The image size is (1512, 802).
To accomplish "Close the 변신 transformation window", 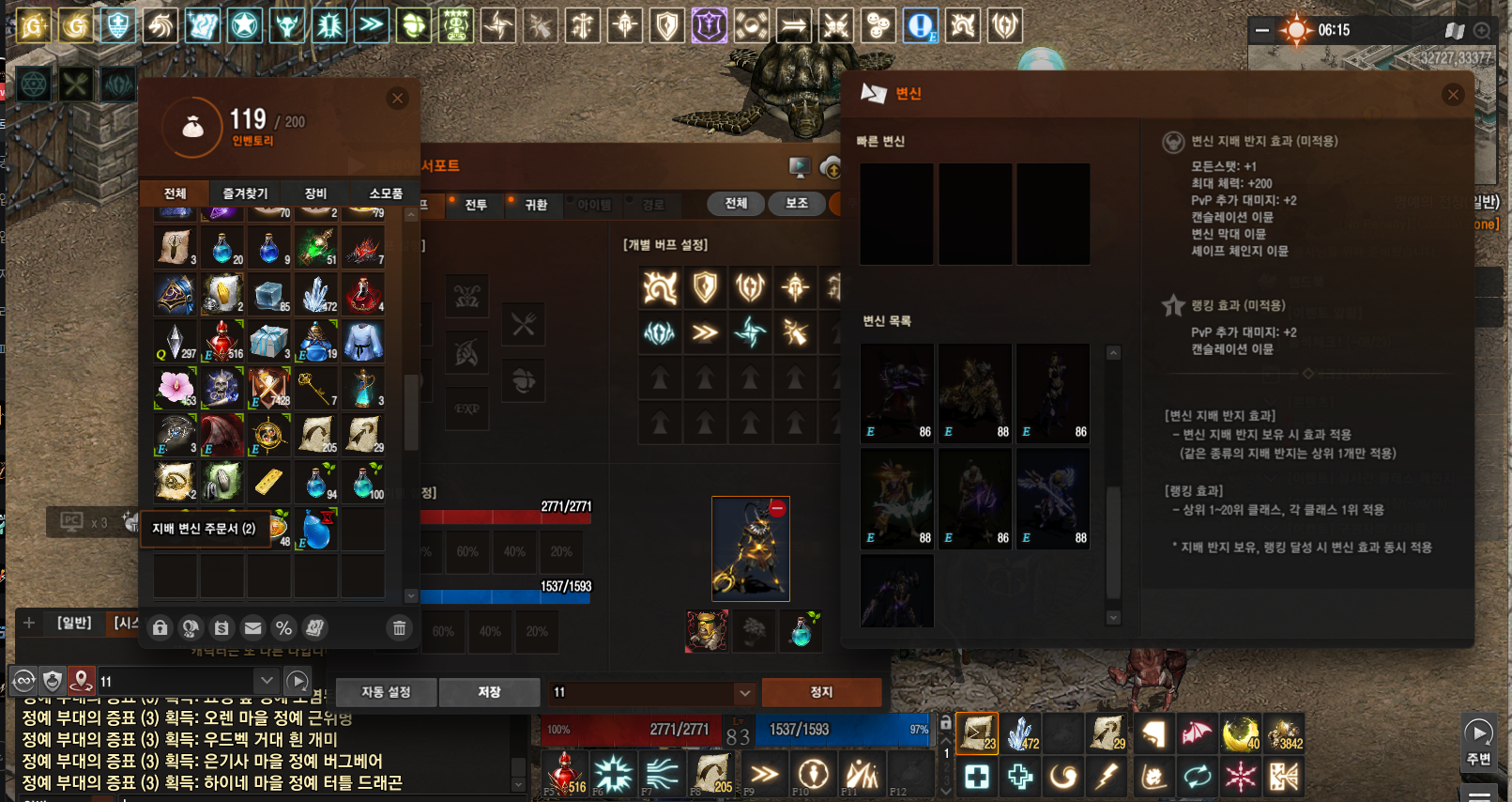I will pyautogui.click(x=1453, y=95).
